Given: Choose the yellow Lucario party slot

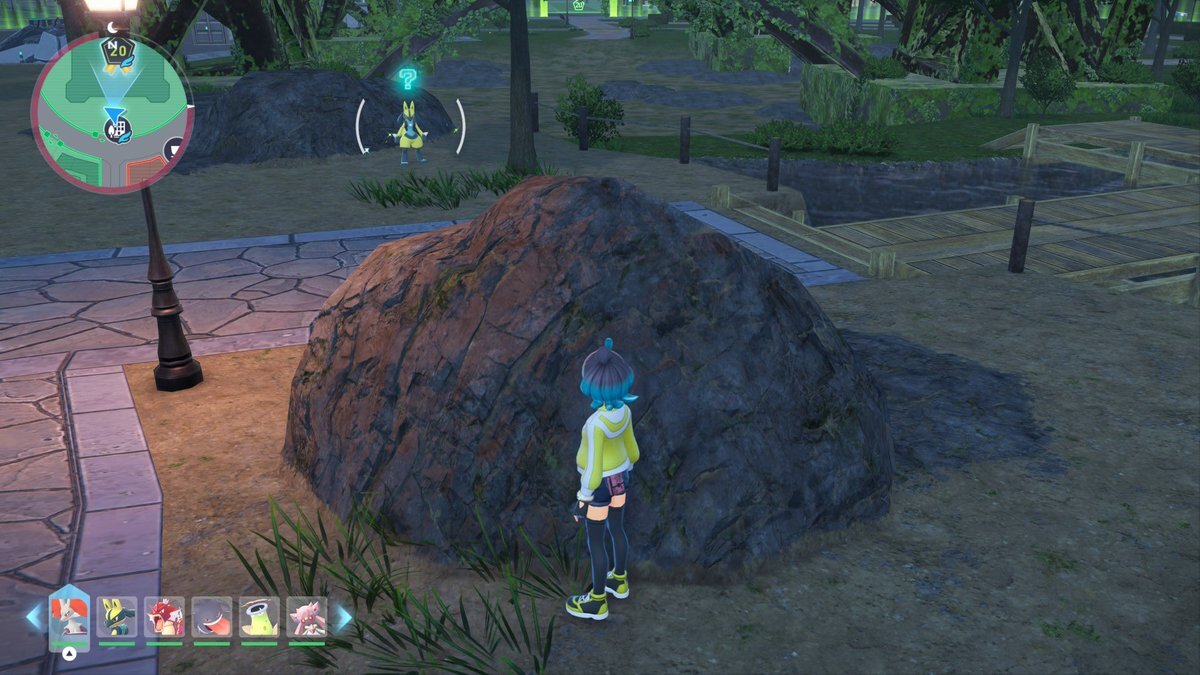Looking at the screenshot, I should 117,617.
